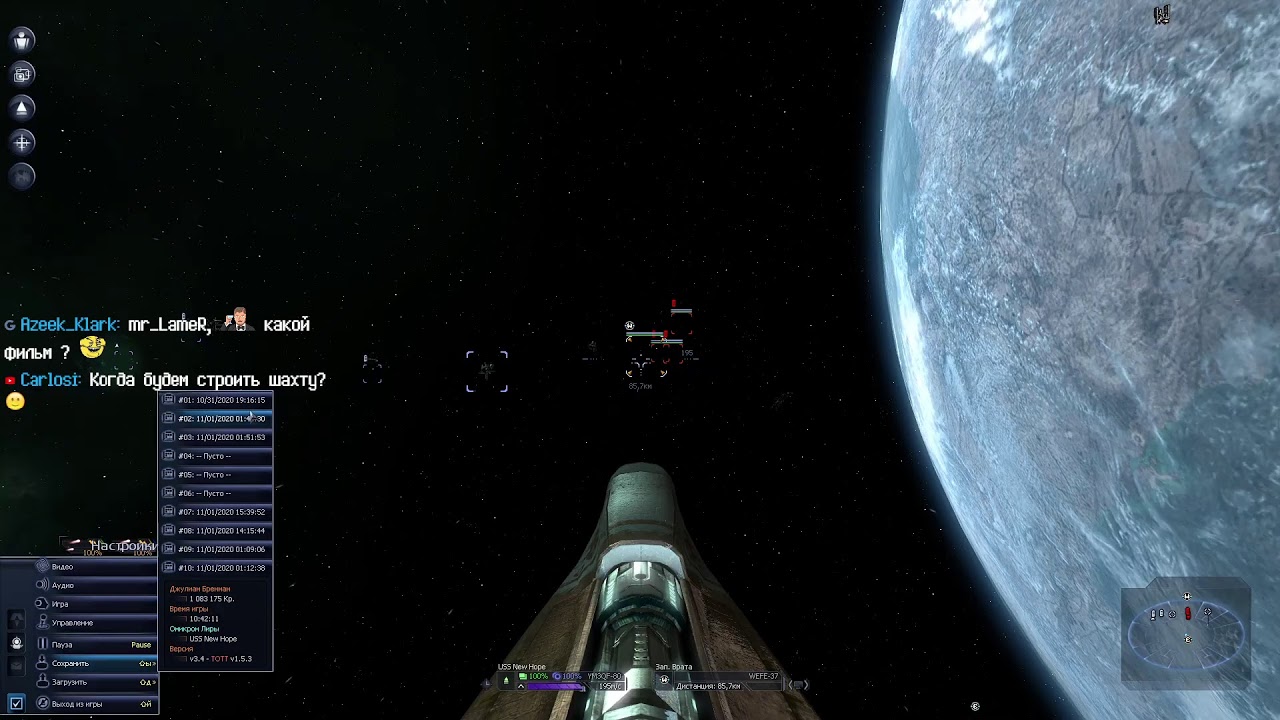Viewport: 1280px width, 720px height.
Task: Open the Управление controls entry
Action: point(72,623)
